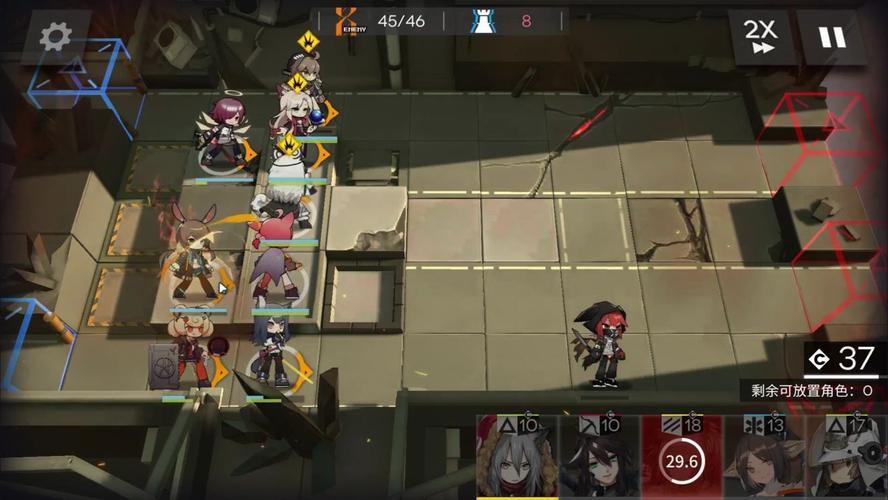Screen dimensions: 888x500
Task: Select the silver-haired operator card costing 10
Action: pyautogui.click(x=517, y=459)
